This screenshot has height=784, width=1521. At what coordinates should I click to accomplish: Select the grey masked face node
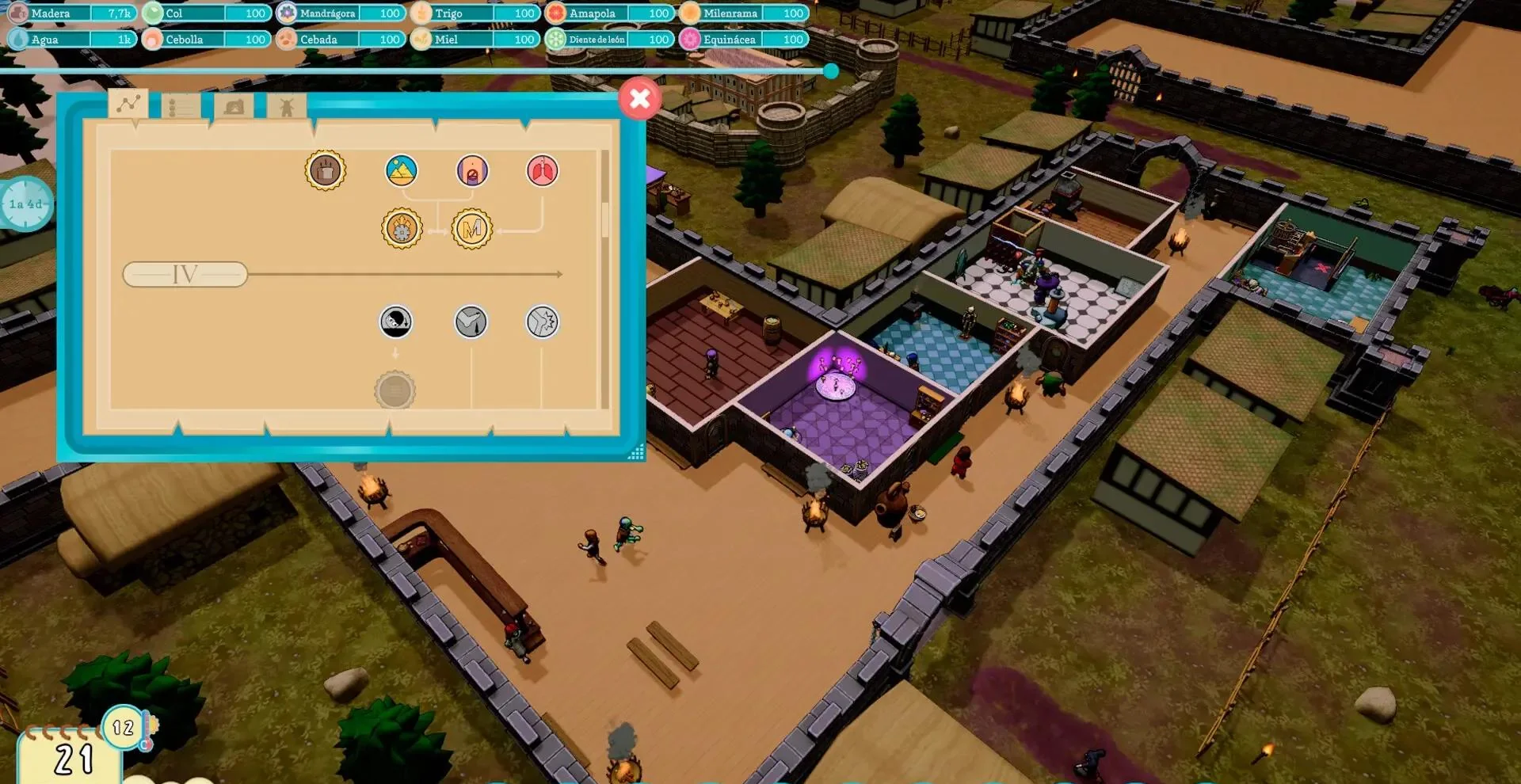coord(396,322)
